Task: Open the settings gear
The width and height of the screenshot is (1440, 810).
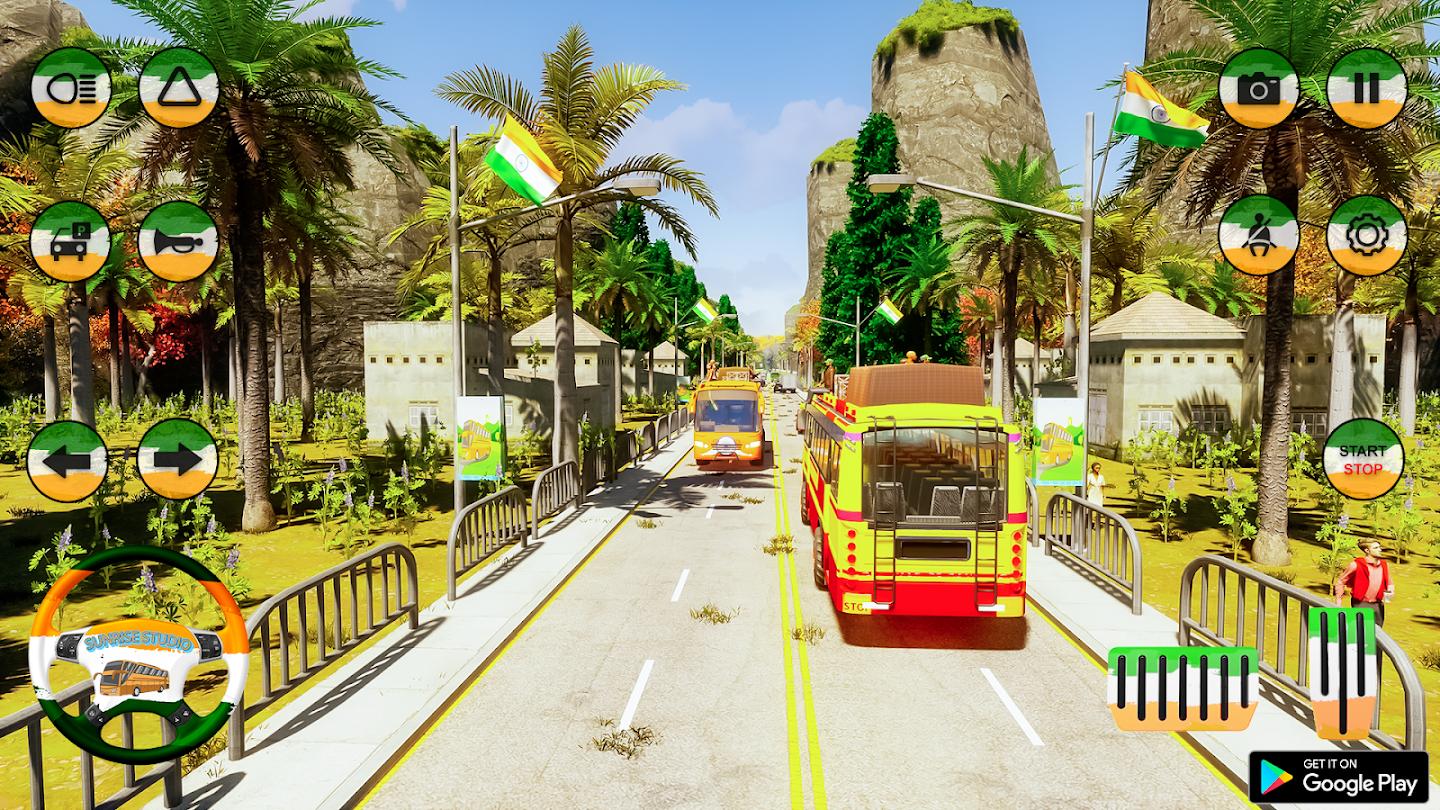Action: (x=1367, y=235)
